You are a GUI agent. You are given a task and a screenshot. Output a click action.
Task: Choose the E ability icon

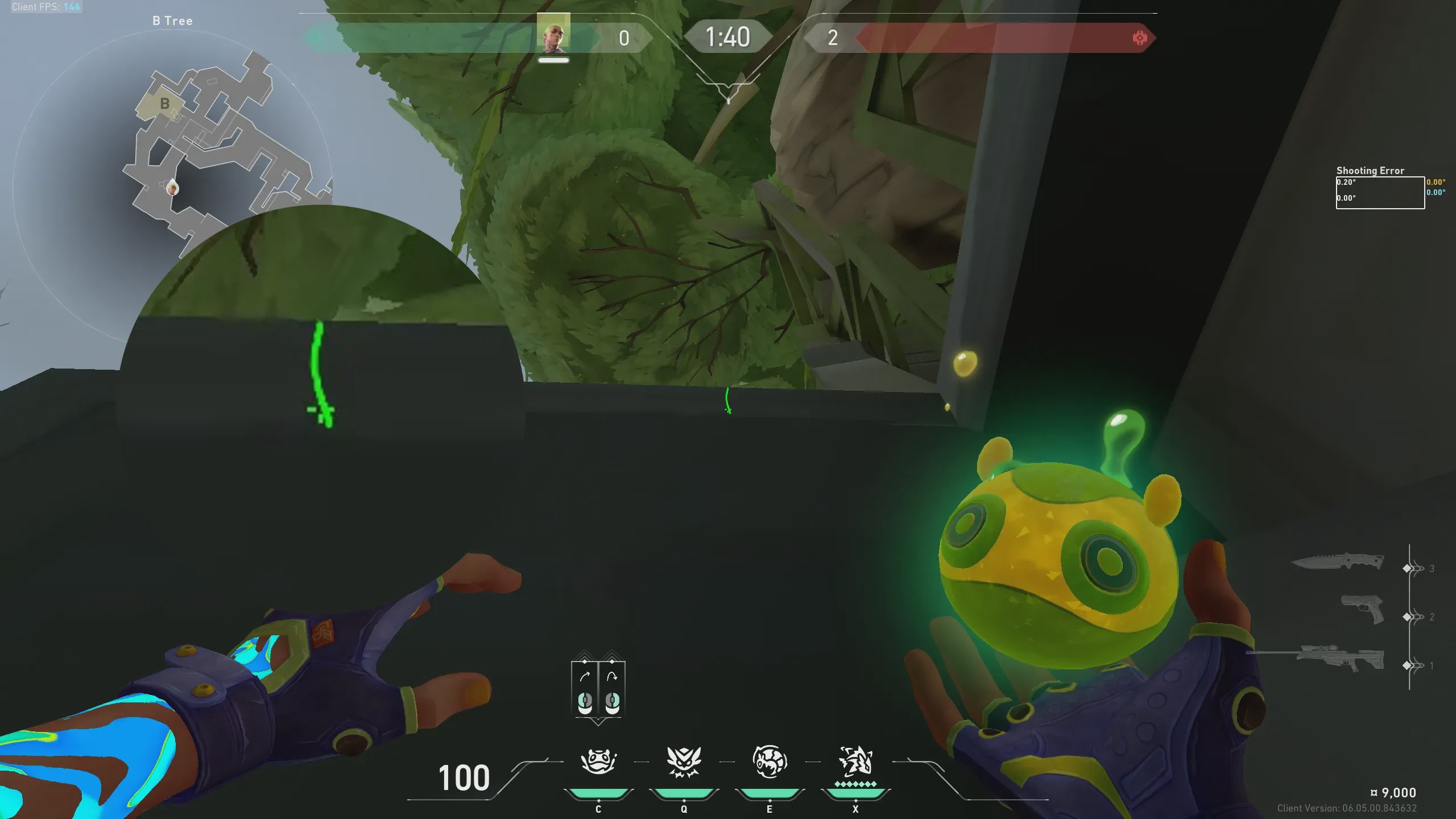click(x=770, y=761)
